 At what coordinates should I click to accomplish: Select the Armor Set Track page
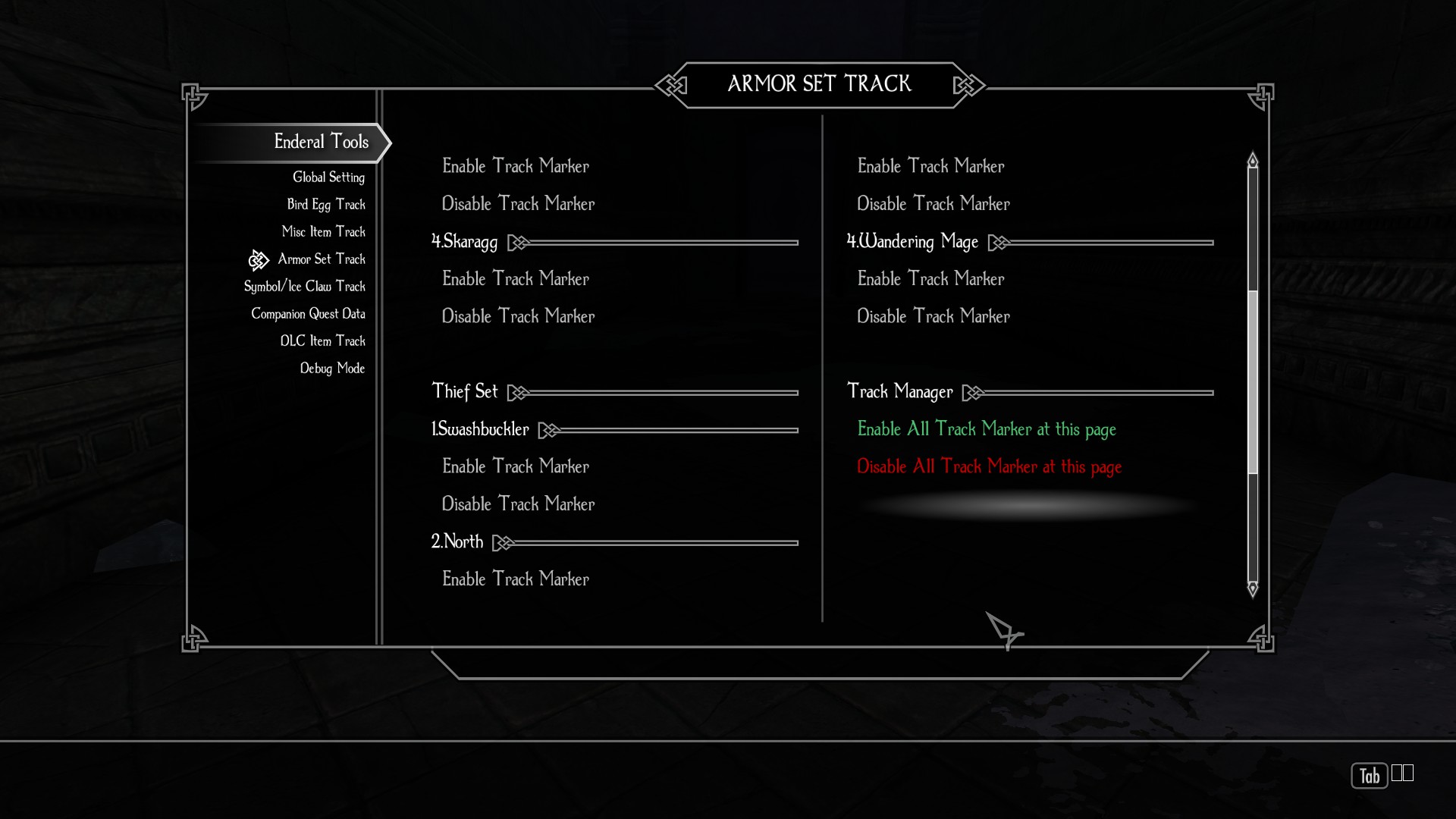321,259
